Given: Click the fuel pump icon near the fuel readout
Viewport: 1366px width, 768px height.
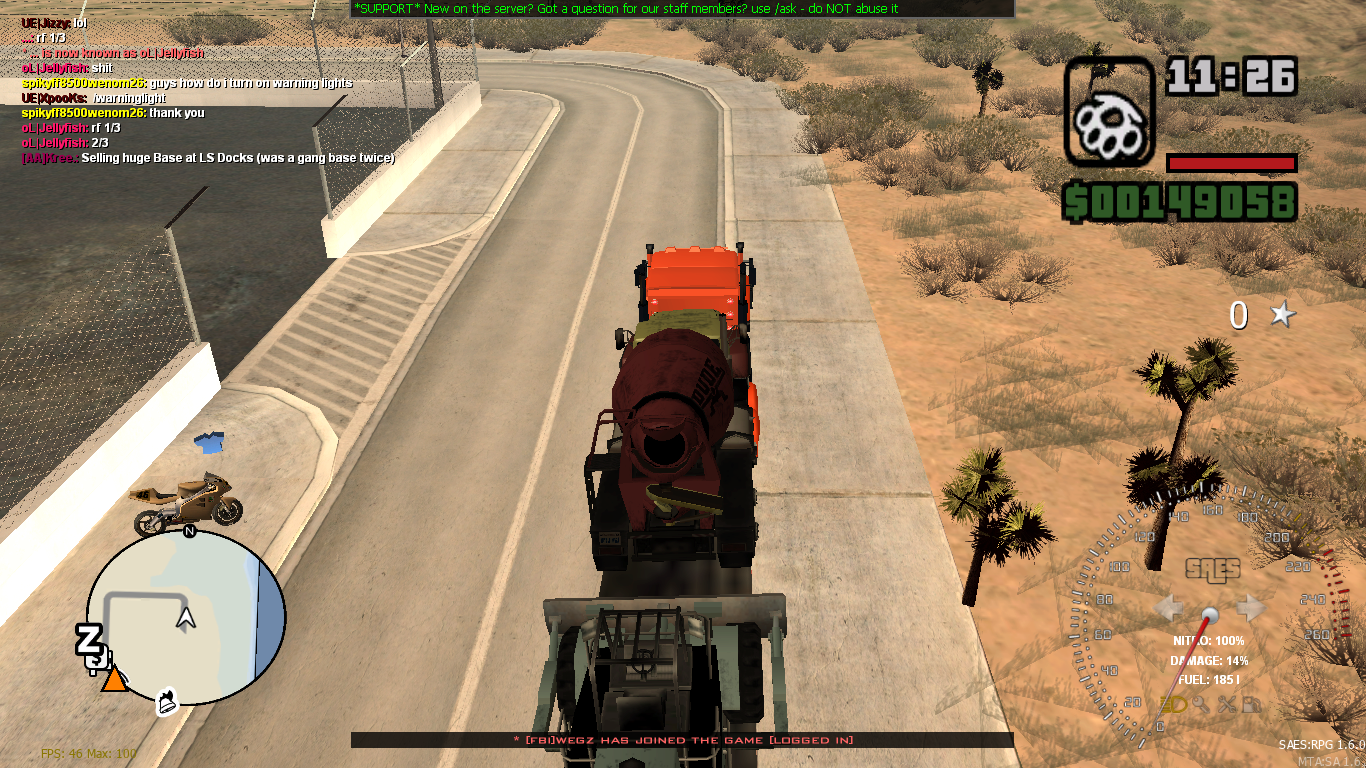Looking at the screenshot, I should pos(1252,703).
